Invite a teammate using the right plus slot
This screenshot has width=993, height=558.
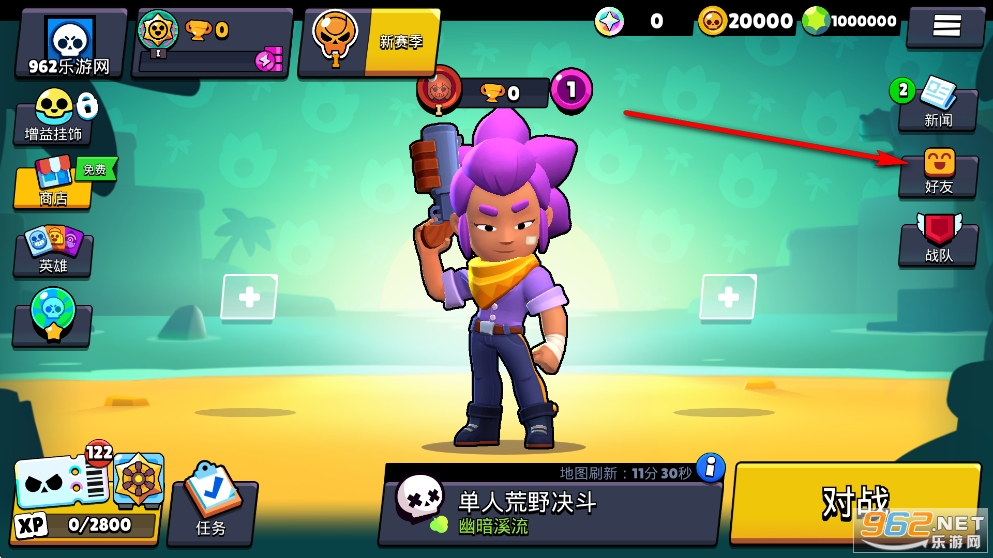click(727, 297)
